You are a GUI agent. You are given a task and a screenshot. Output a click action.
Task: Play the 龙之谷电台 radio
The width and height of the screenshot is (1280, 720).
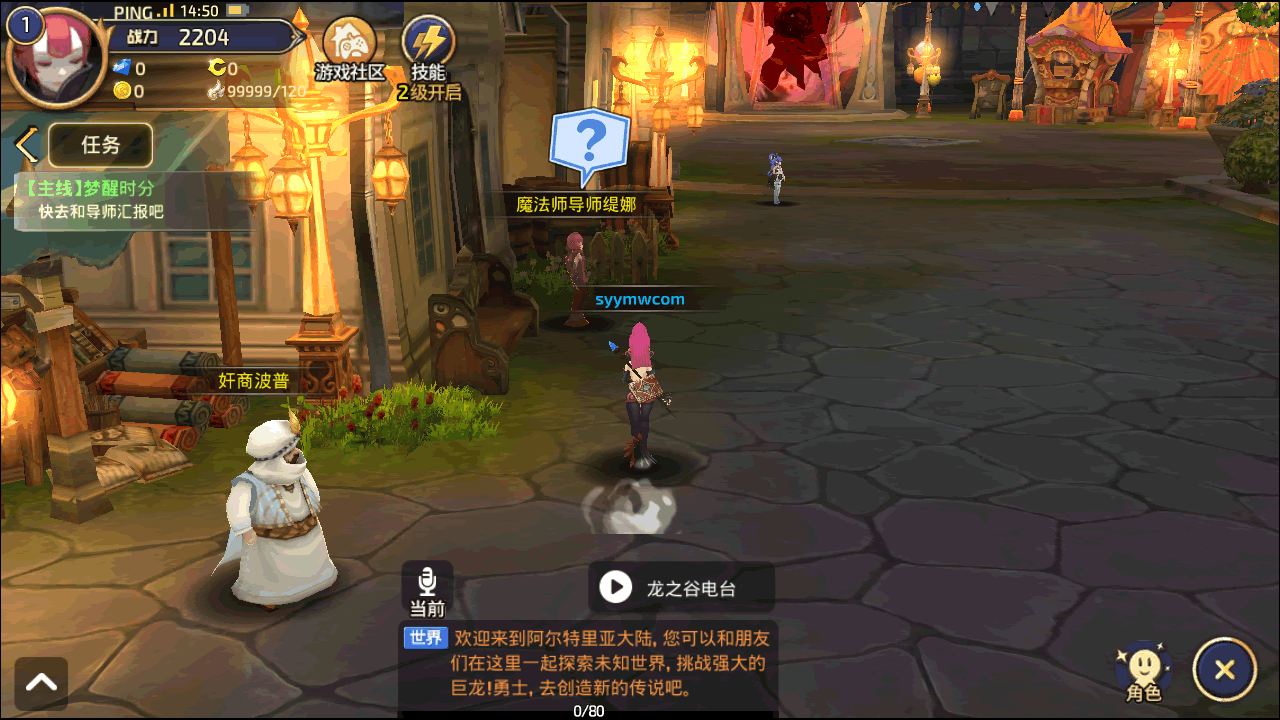tap(615, 588)
